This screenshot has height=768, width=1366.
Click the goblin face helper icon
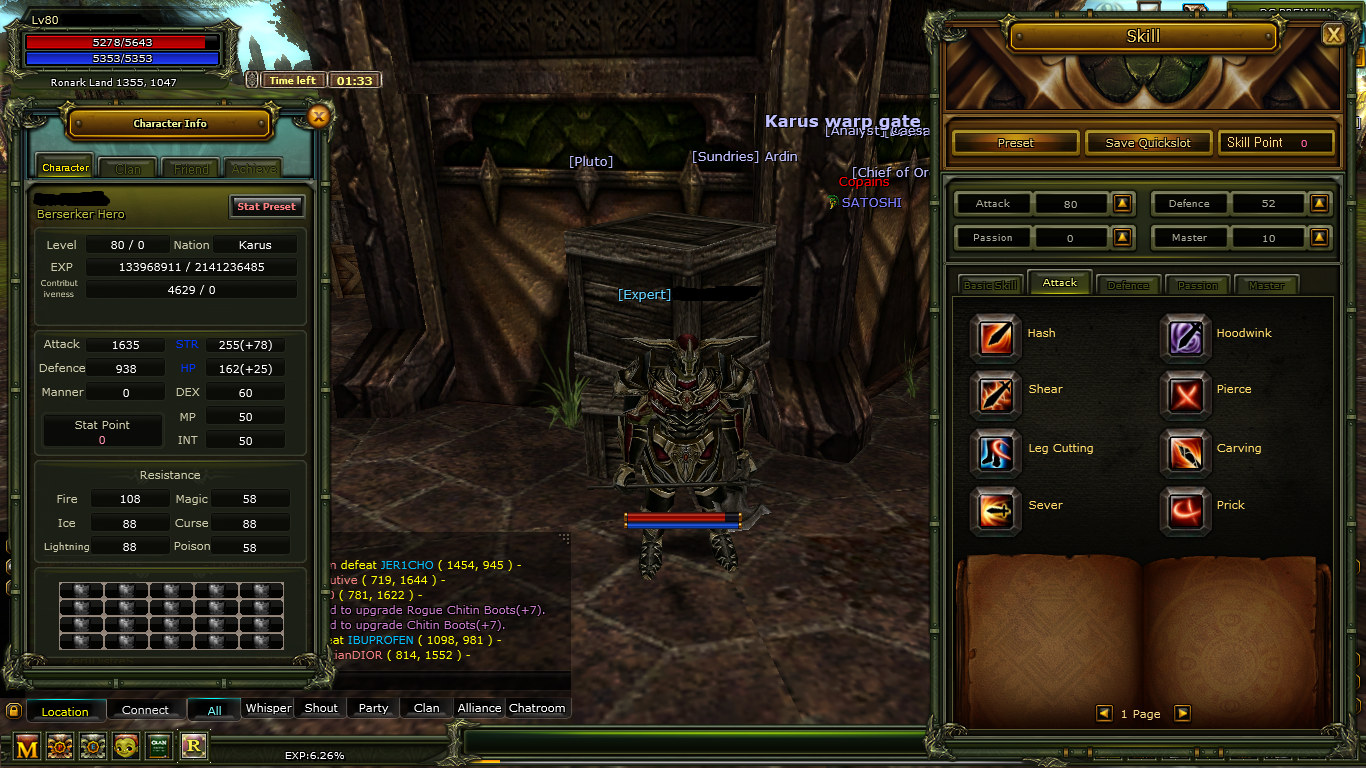click(126, 746)
